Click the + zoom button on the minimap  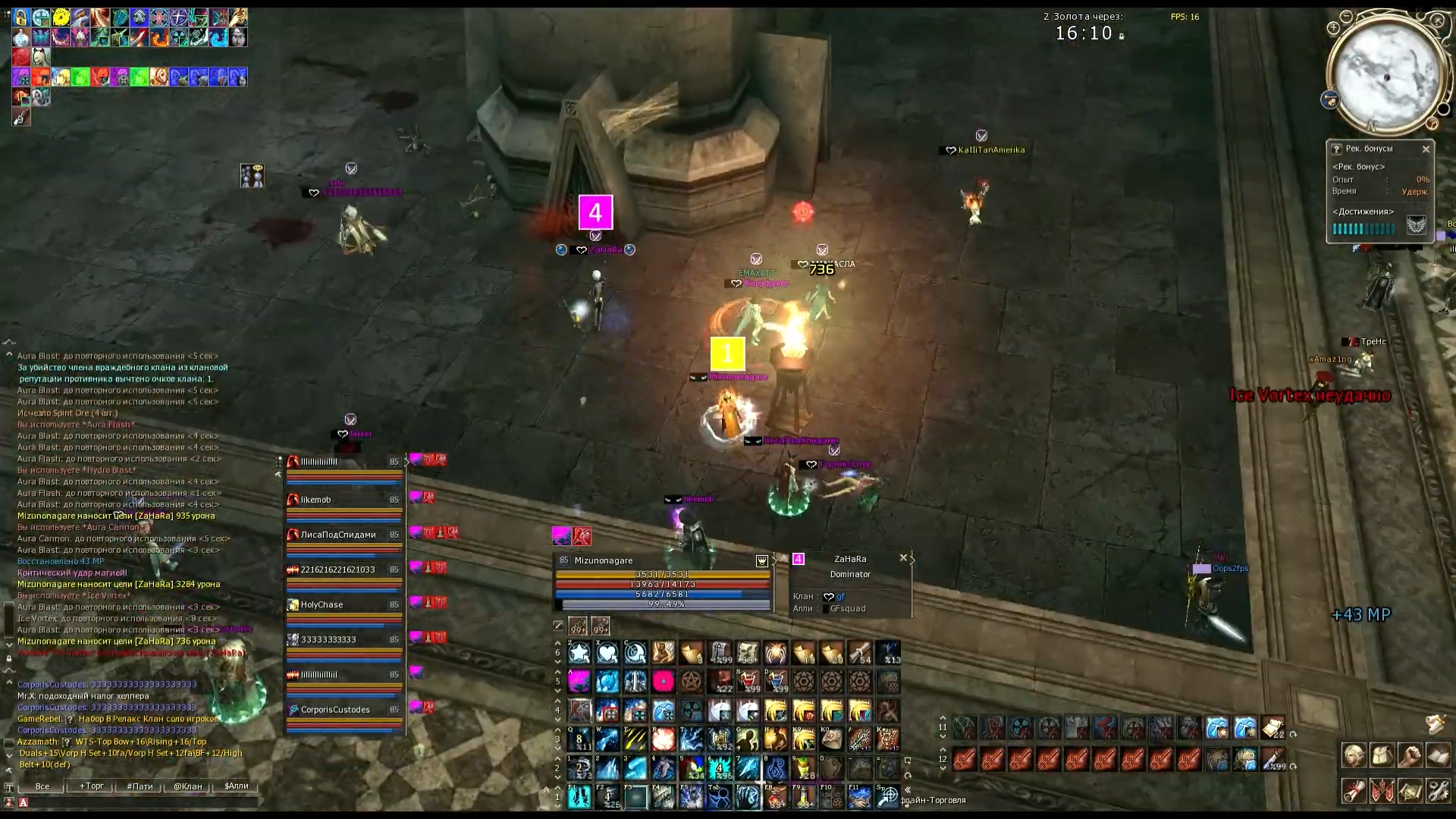(x=1333, y=28)
